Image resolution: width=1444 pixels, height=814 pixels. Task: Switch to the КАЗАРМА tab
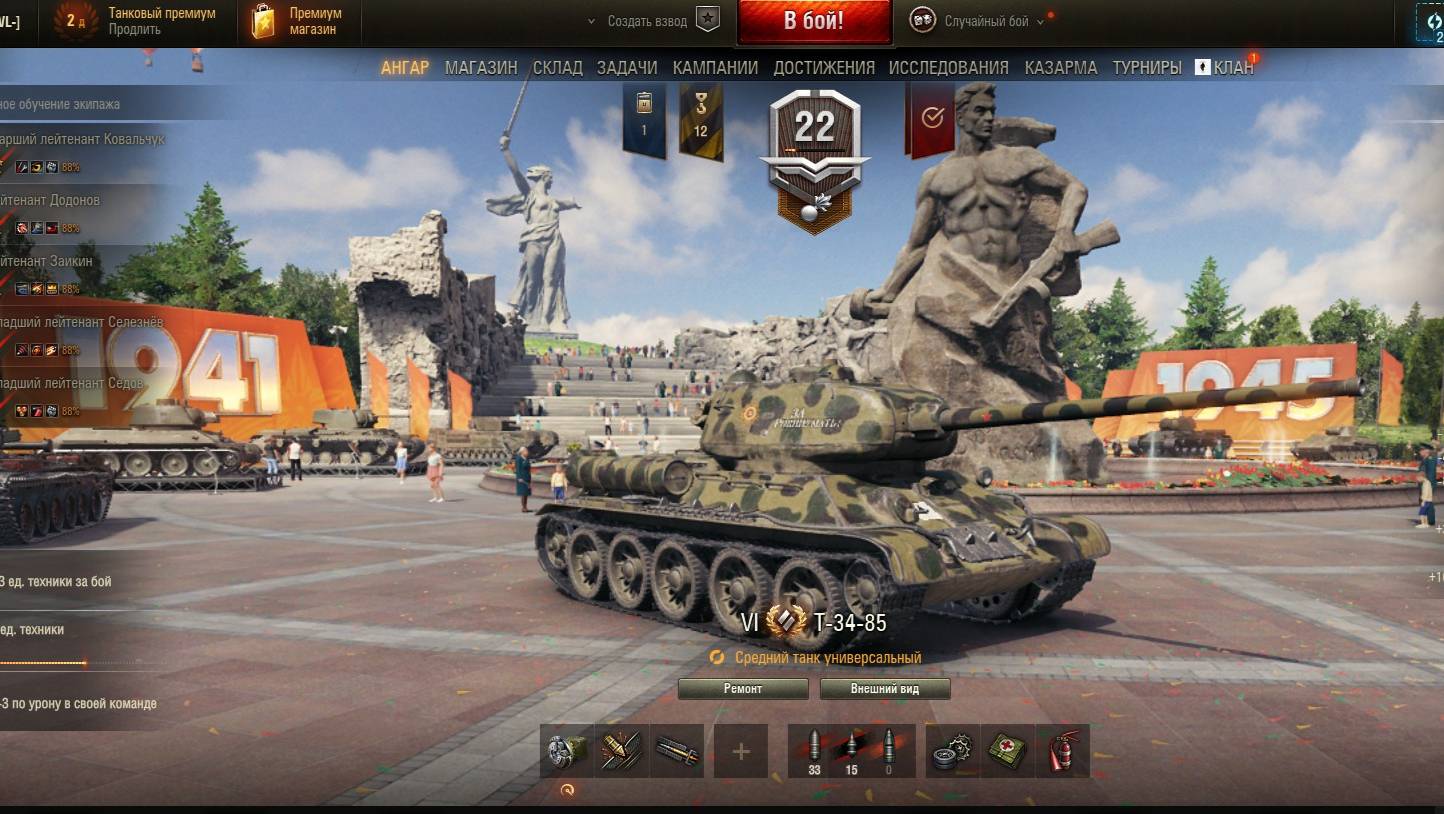point(1060,68)
